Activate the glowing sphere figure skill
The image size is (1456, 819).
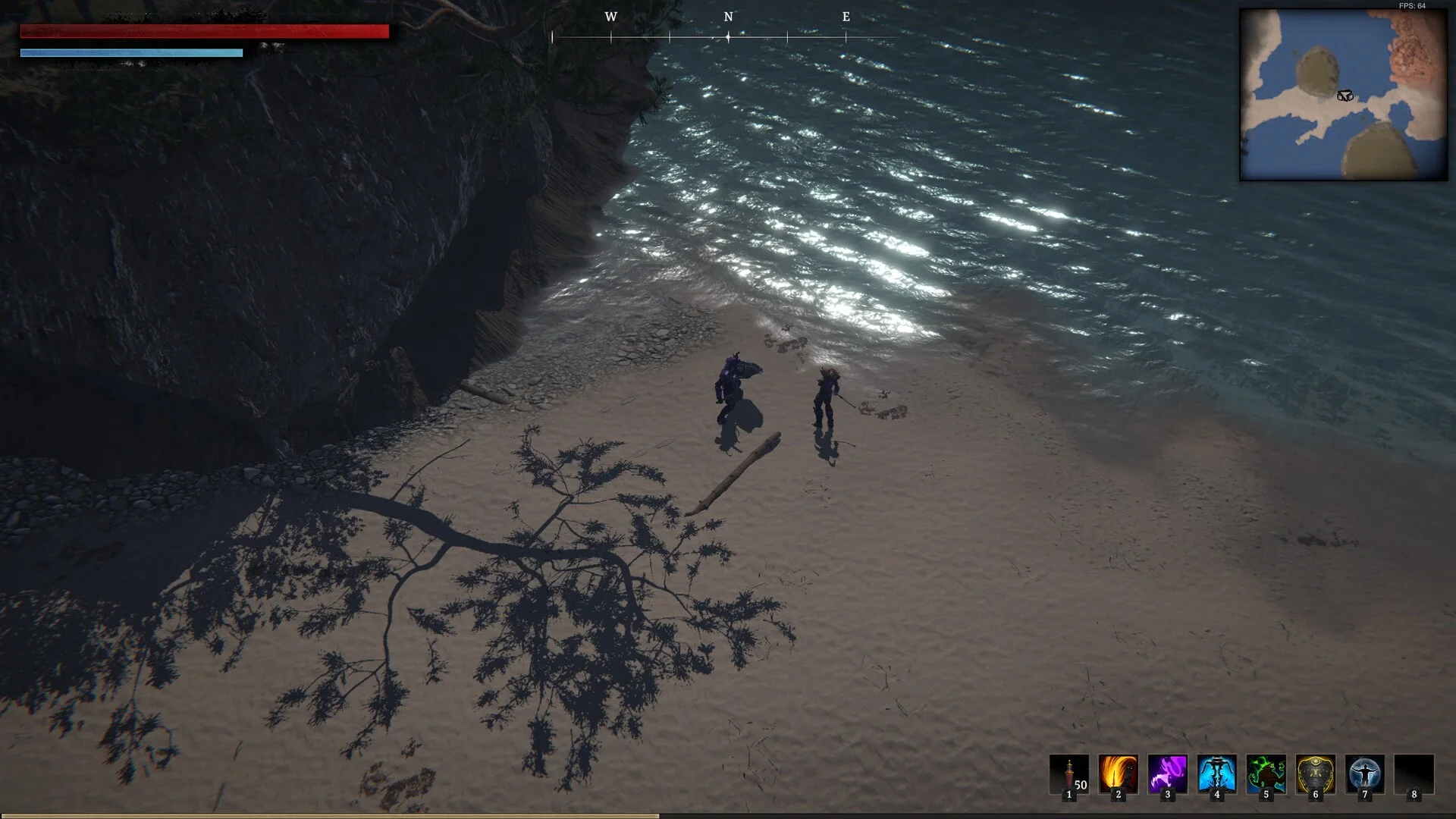(1364, 774)
